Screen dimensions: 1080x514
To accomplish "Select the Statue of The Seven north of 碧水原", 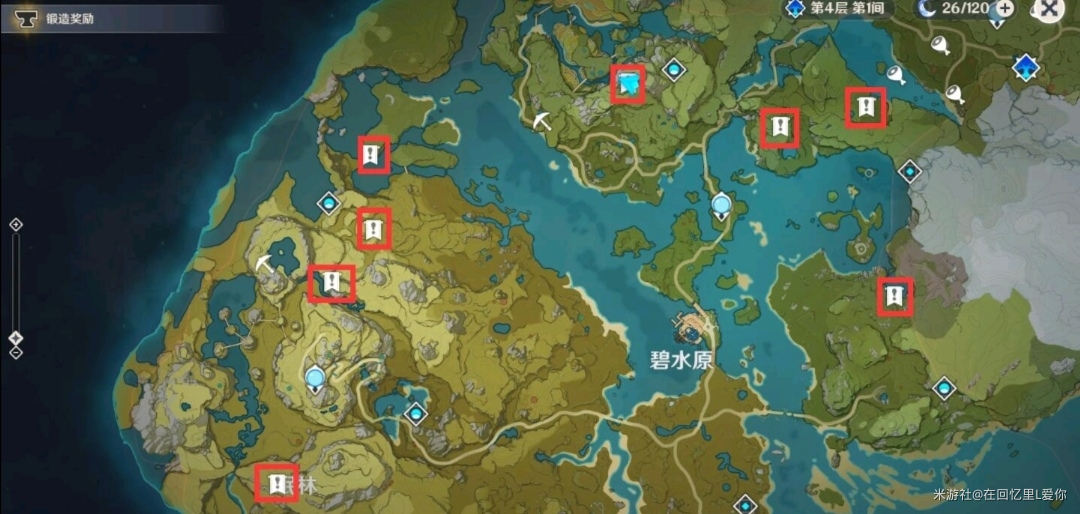I will [721, 207].
